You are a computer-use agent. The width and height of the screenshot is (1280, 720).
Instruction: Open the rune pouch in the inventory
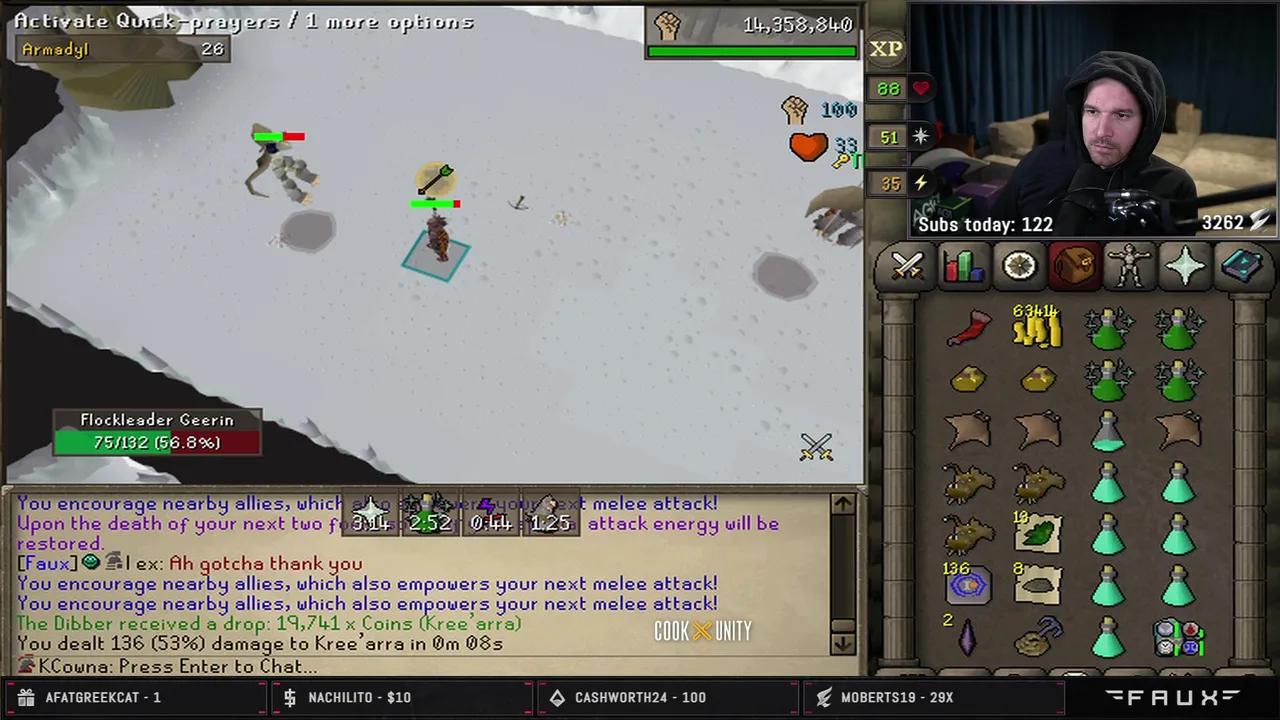pos(967,585)
